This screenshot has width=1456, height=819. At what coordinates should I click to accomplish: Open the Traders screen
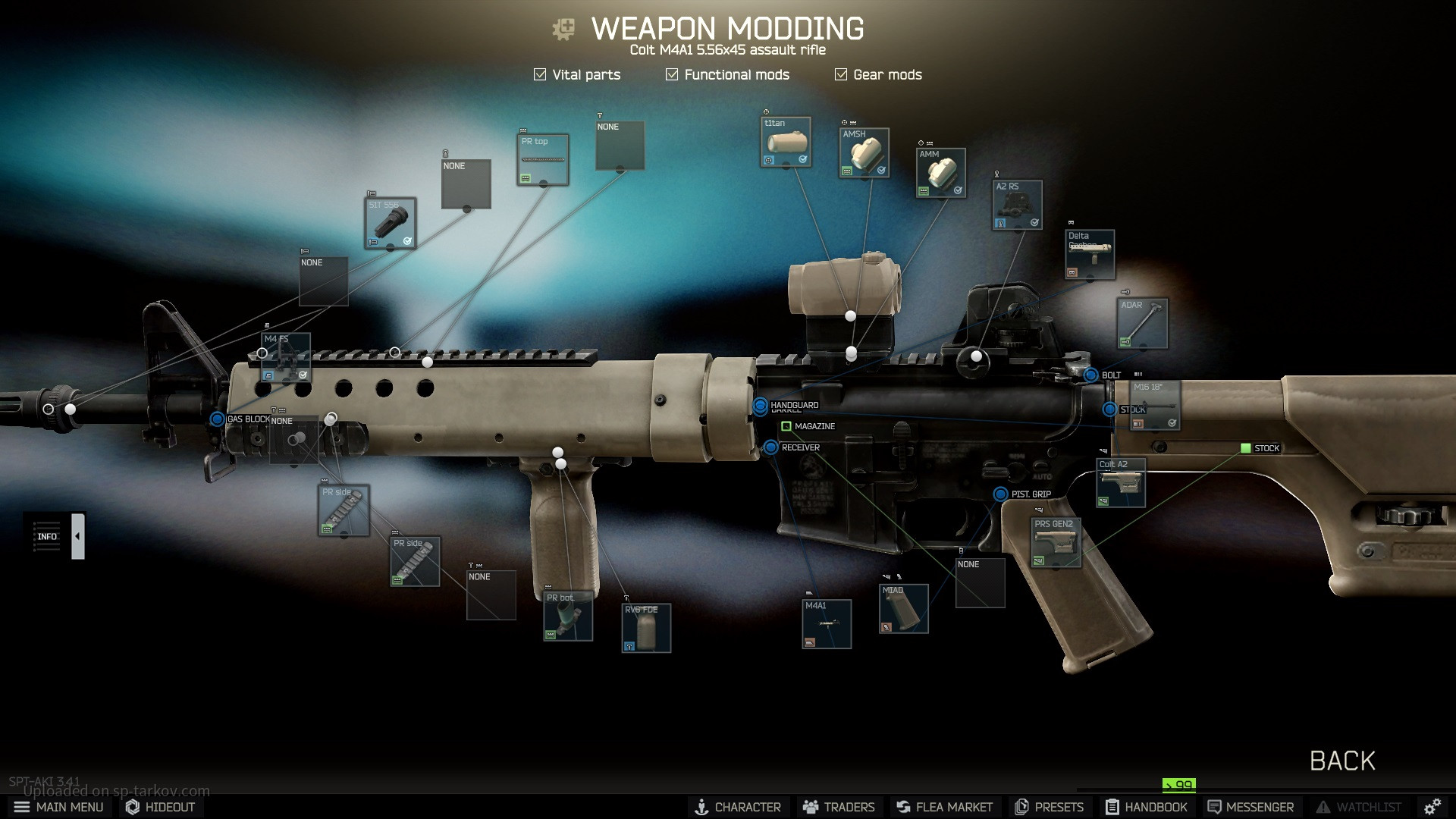839,807
